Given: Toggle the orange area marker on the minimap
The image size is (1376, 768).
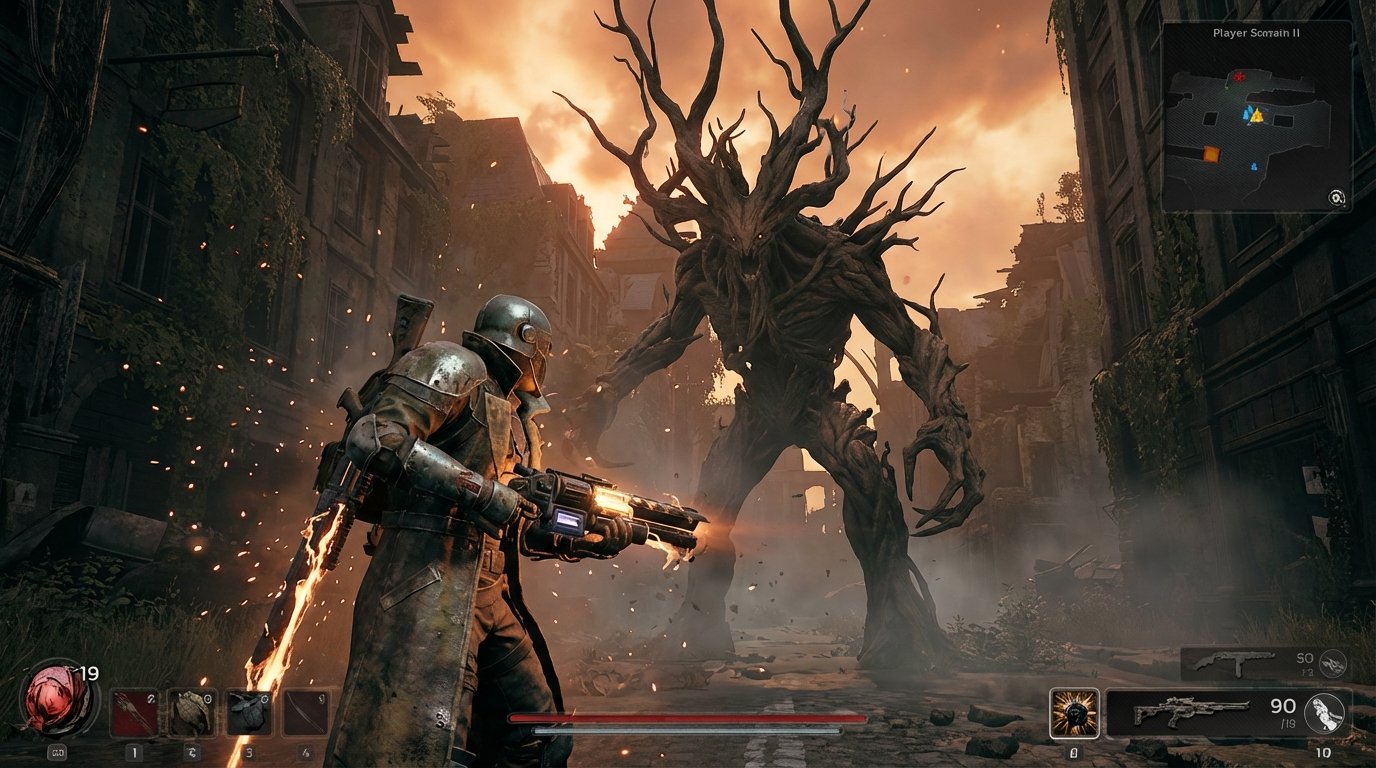Looking at the screenshot, I should click(x=1211, y=152).
